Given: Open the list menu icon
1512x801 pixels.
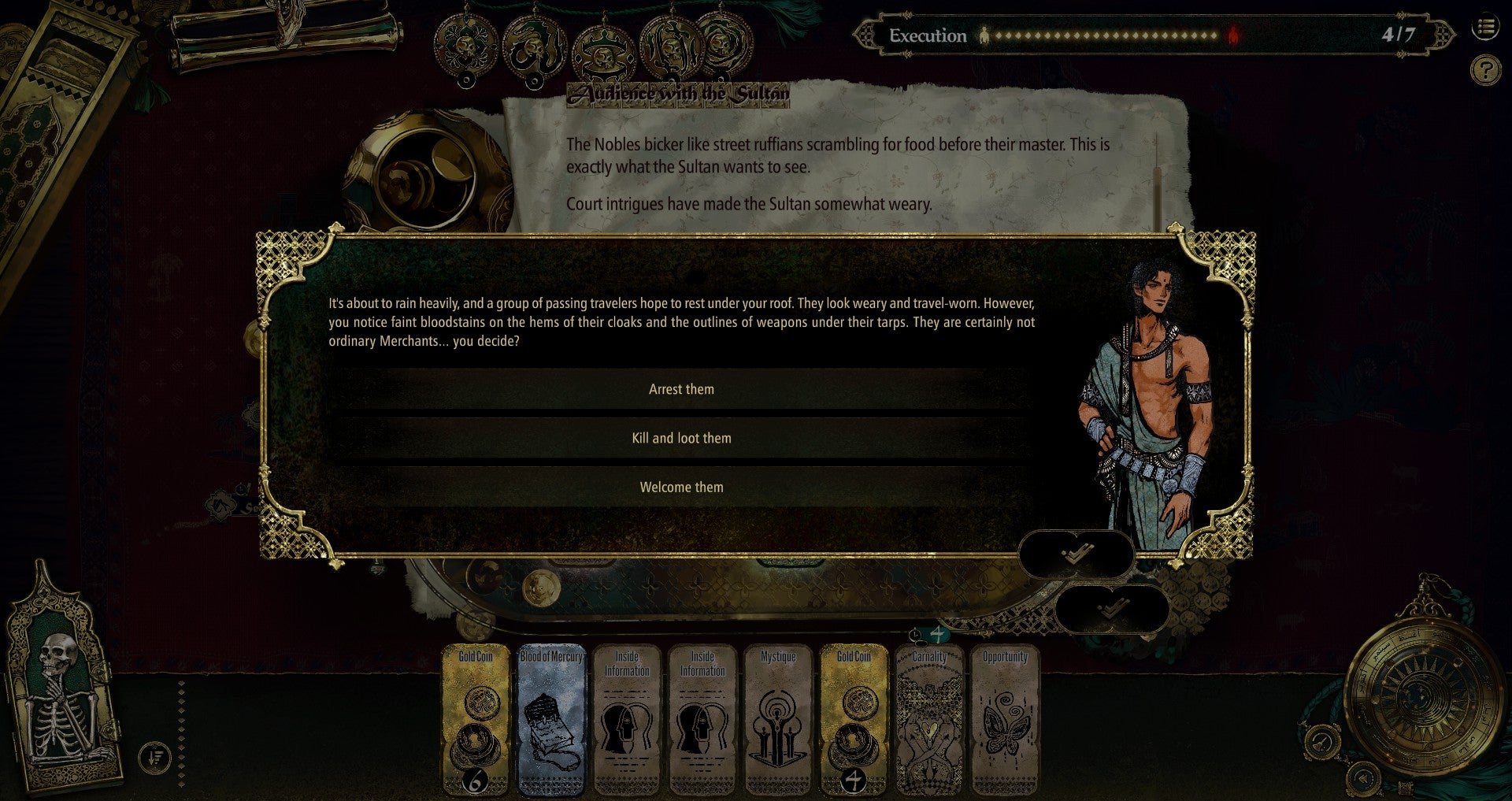Looking at the screenshot, I should (1485, 28).
